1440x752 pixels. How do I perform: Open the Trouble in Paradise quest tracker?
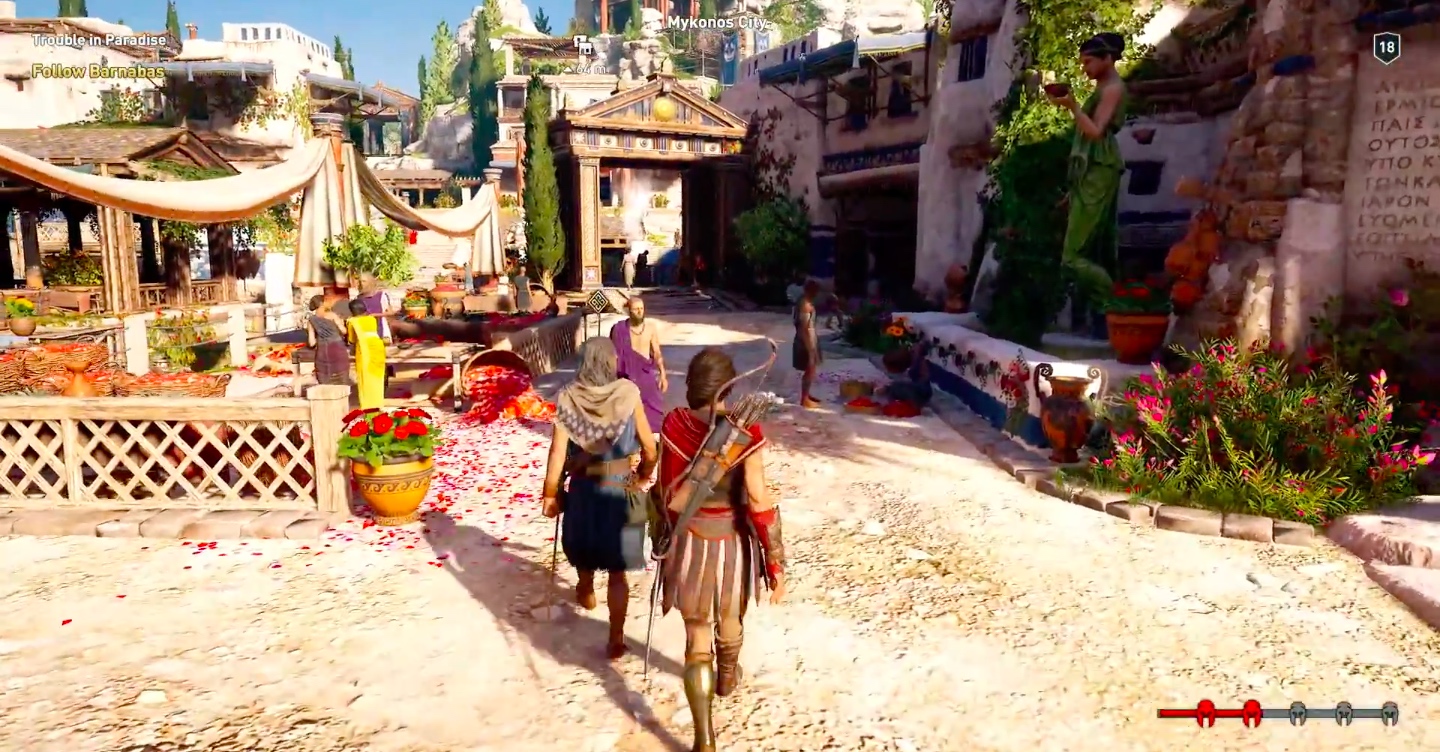tap(99, 41)
